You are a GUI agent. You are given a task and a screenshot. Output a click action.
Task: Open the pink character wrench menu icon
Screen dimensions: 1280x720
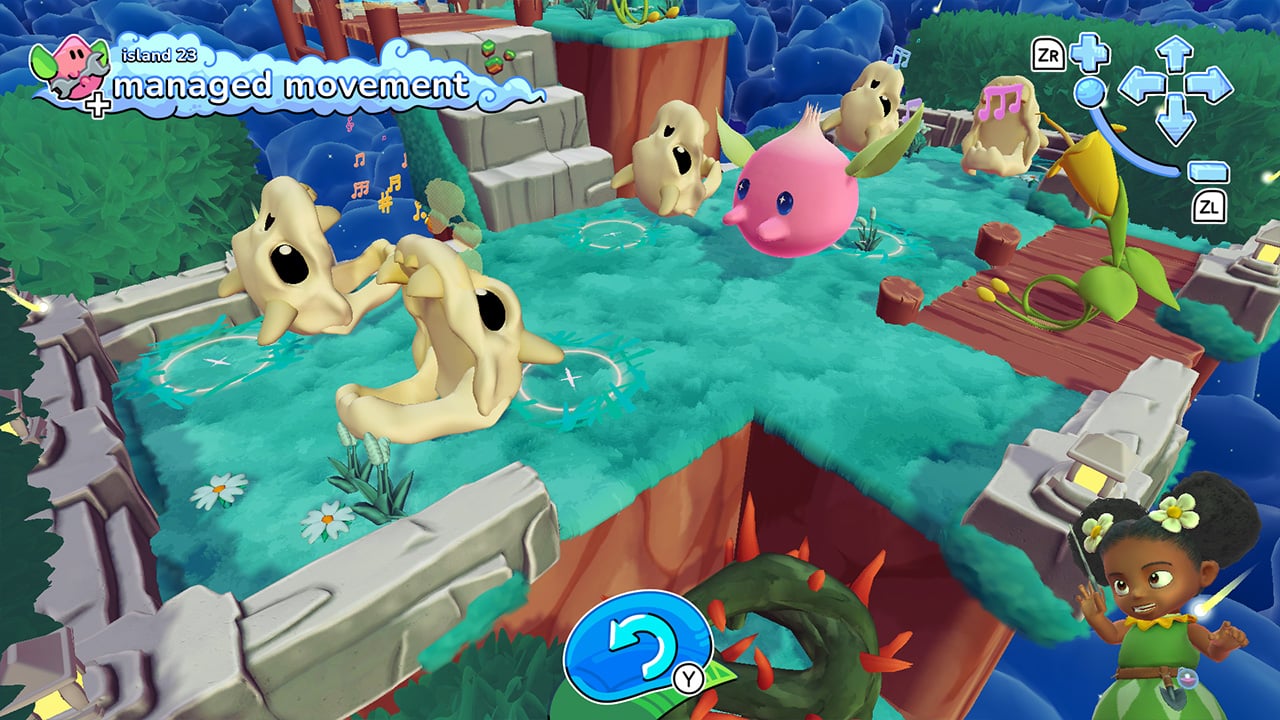(70, 72)
